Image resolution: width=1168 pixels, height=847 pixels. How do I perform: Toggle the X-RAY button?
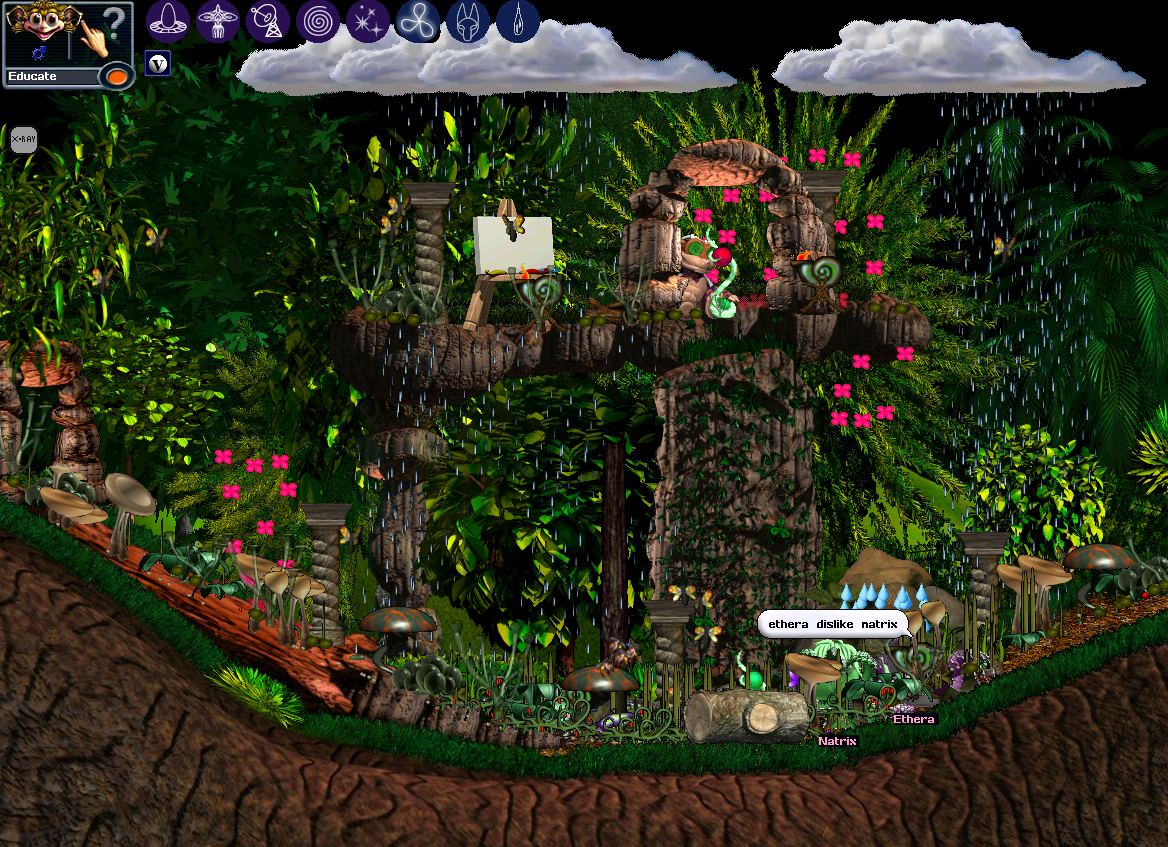(x=23, y=140)
